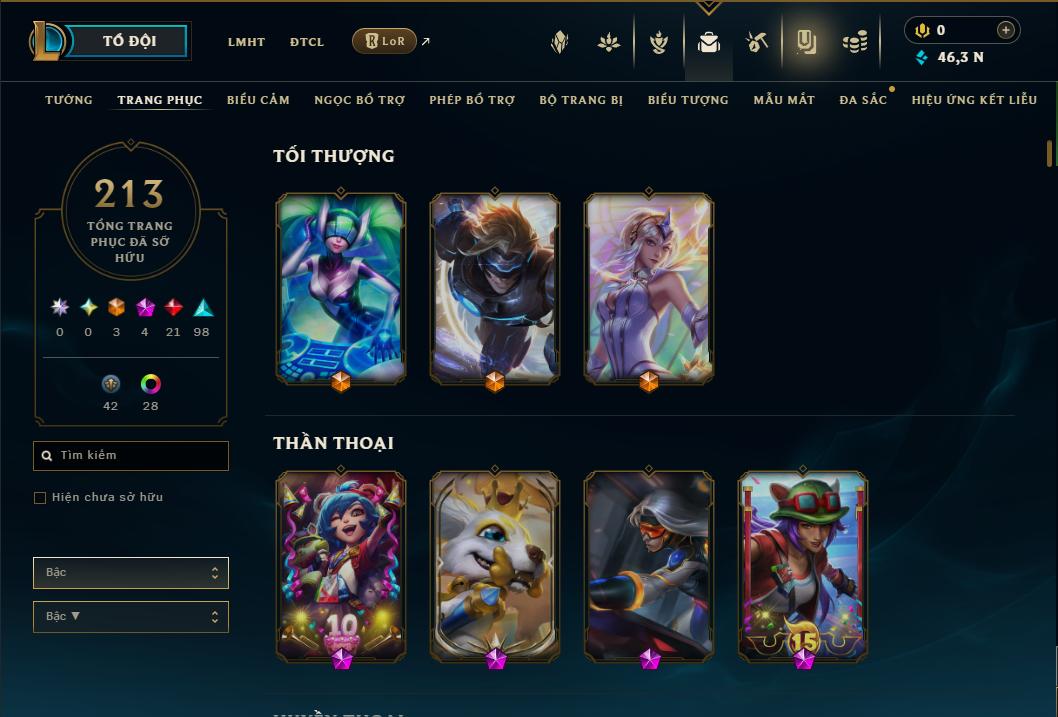The image size is (1058, 717).
Task: Go to the BIỂU TƯỢNG tab
Action: [x=688, y=100]
